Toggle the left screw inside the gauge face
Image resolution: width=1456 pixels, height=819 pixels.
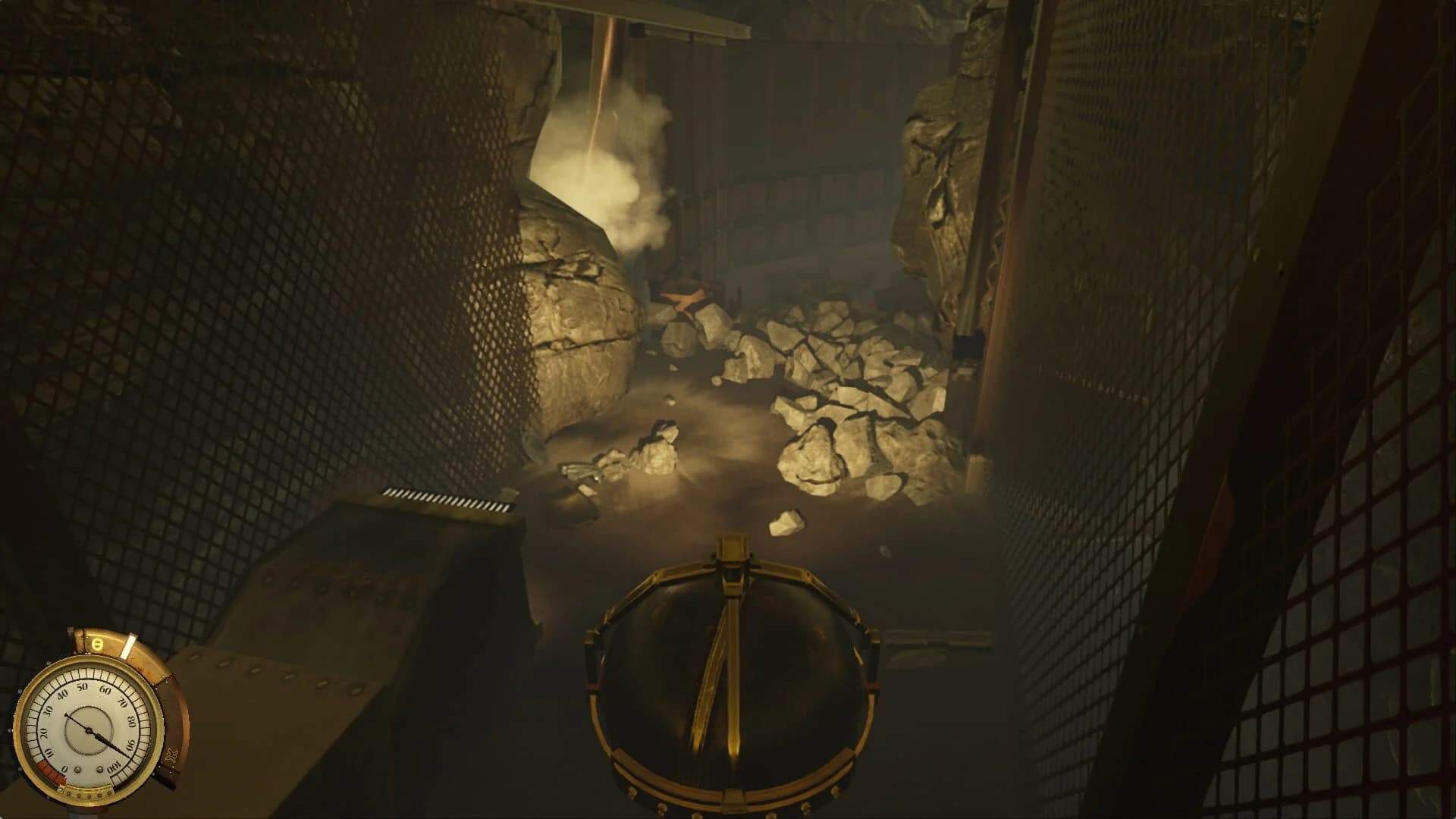tap(78, 770)
